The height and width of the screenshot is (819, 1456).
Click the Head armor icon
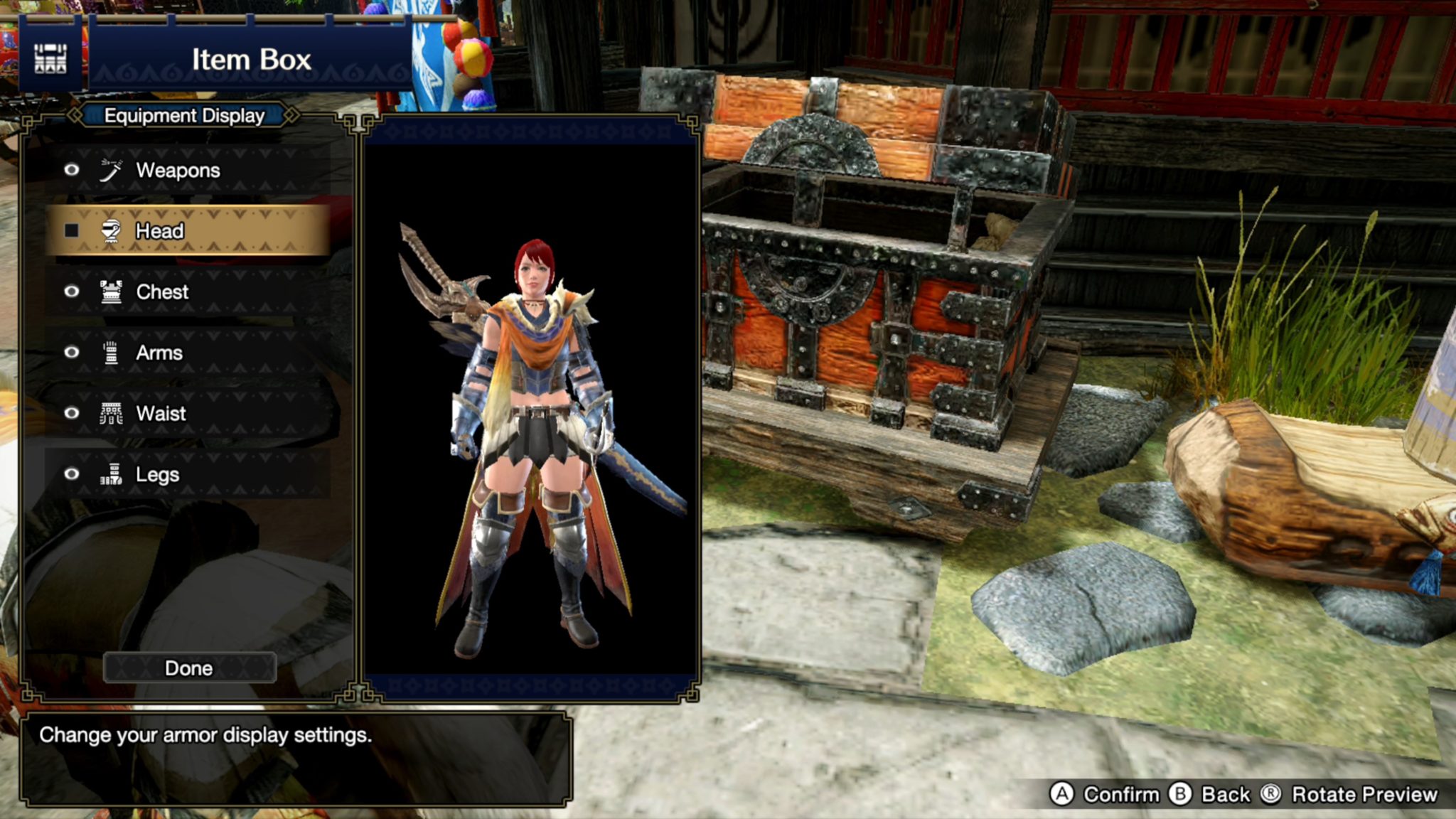click(x=110, y=230)
